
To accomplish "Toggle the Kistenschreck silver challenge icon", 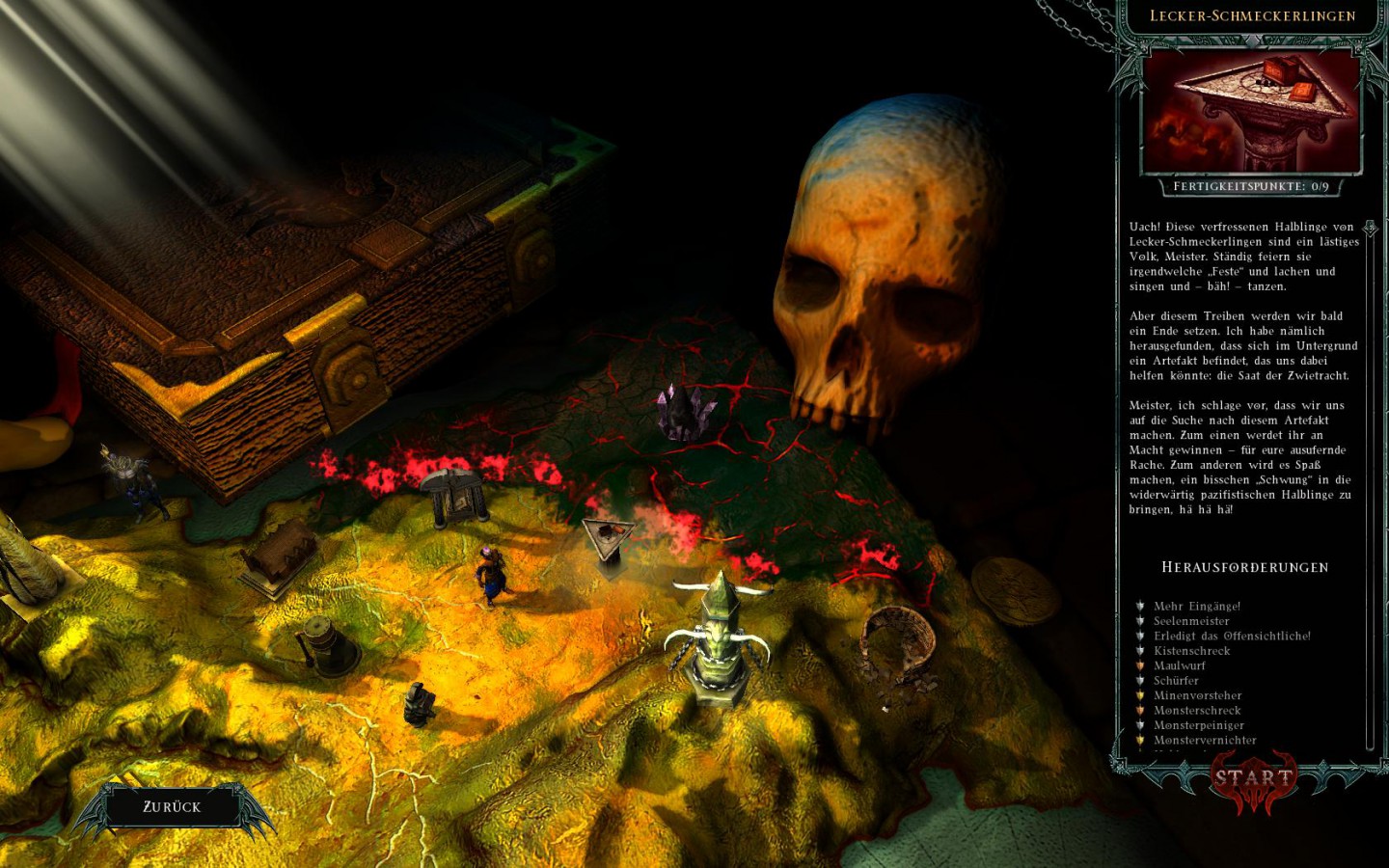I will point(1139,652).
